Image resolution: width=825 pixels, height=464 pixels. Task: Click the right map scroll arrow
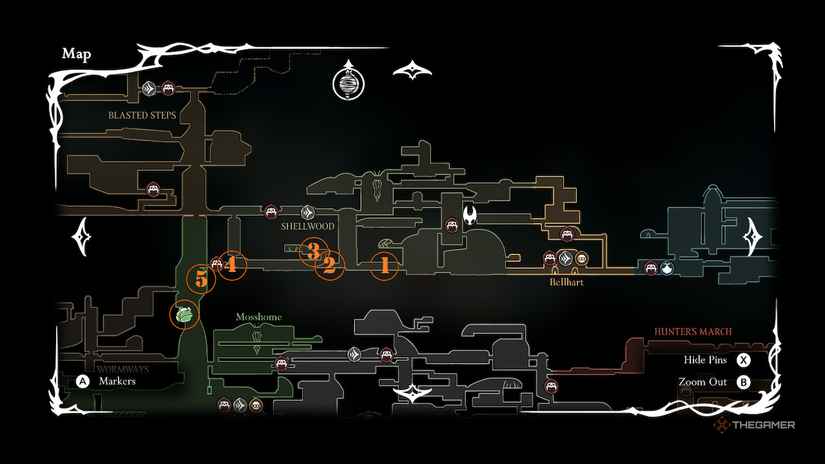pos(755,237)
